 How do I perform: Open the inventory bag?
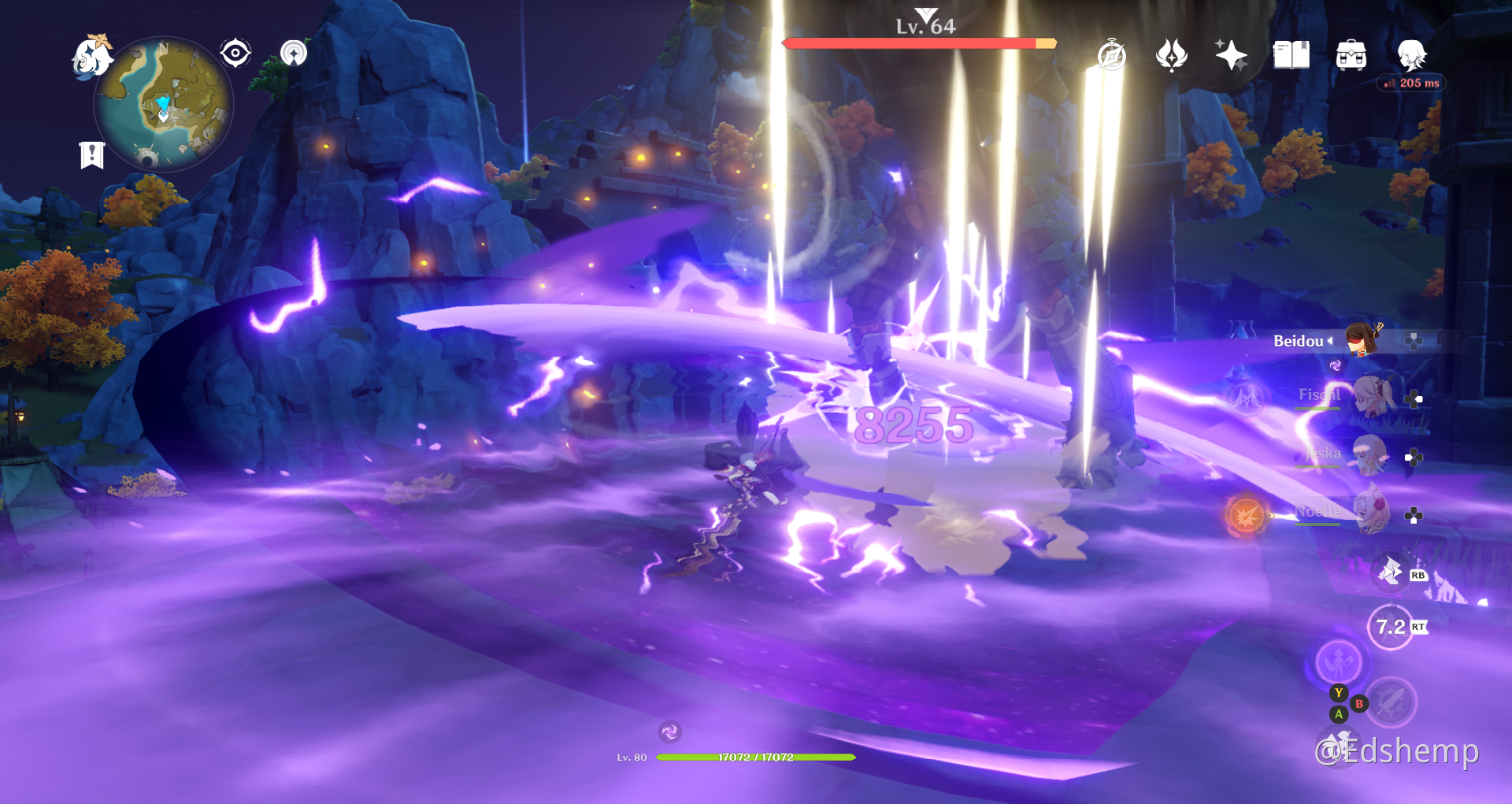1350,55
